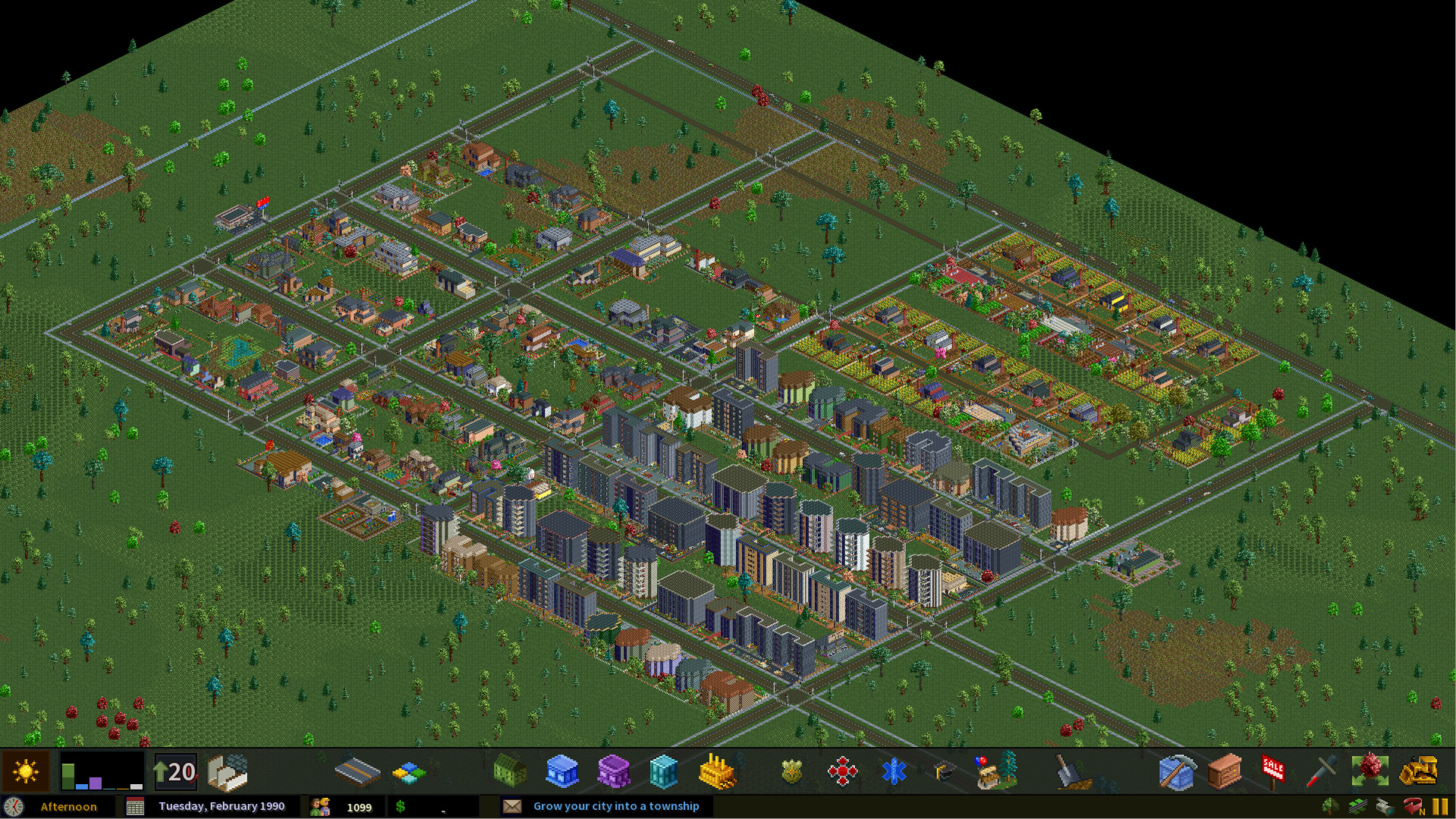The width and height of the screenshot is (1456, 819).
Task: Open the compass to rotate map north
Action: pyautogui.click(x=1411, y=806)
